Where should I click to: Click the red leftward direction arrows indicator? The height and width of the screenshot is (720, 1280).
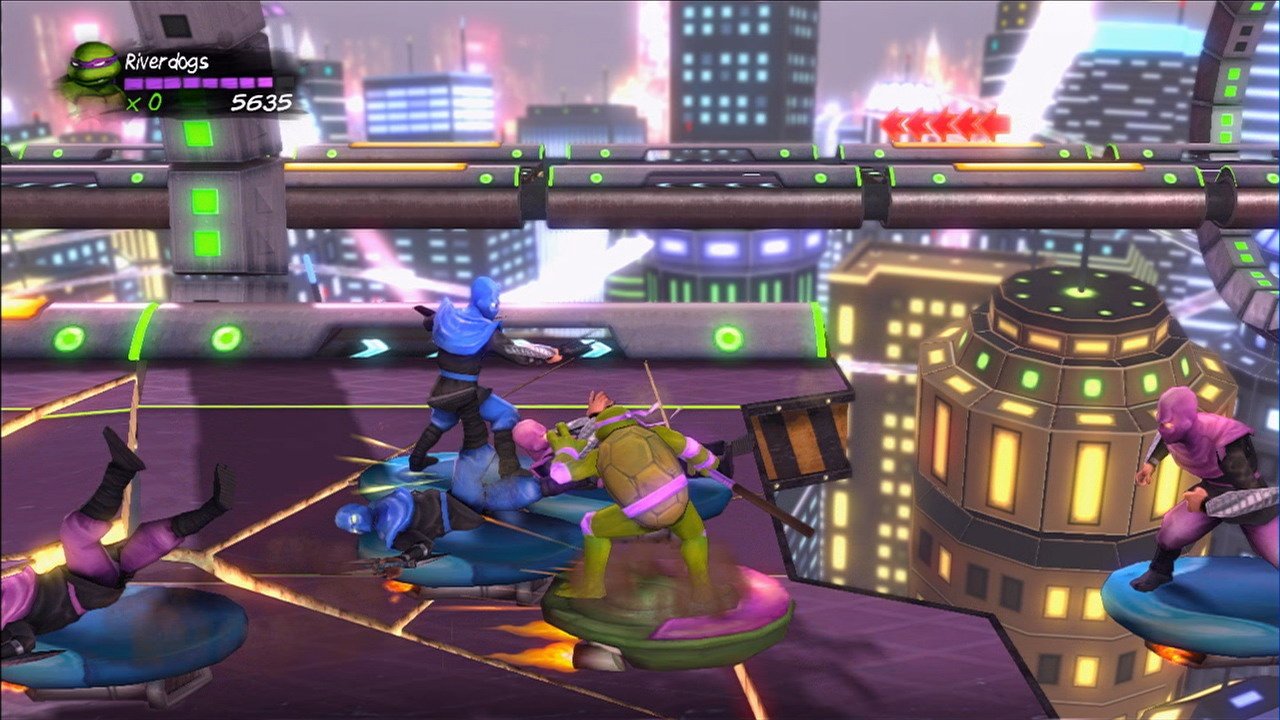tap(940, 122)
